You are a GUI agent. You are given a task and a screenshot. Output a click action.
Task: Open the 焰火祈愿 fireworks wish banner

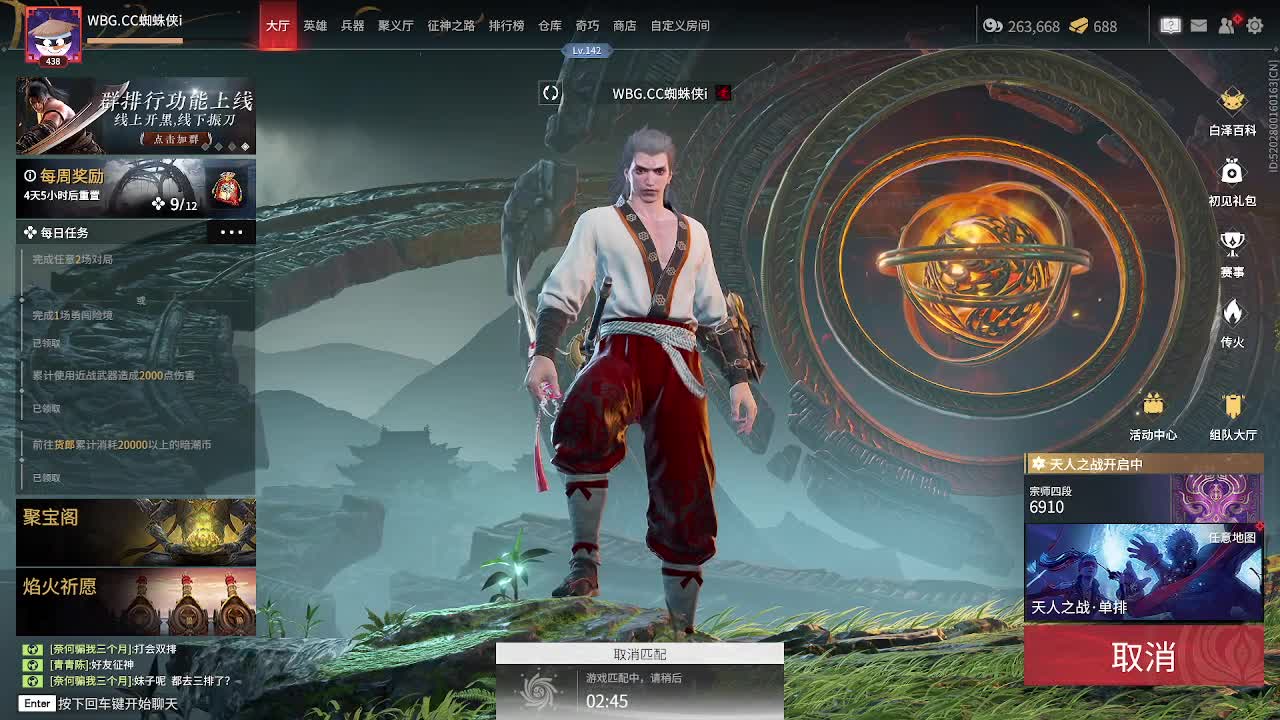click(x=136, y=602)
